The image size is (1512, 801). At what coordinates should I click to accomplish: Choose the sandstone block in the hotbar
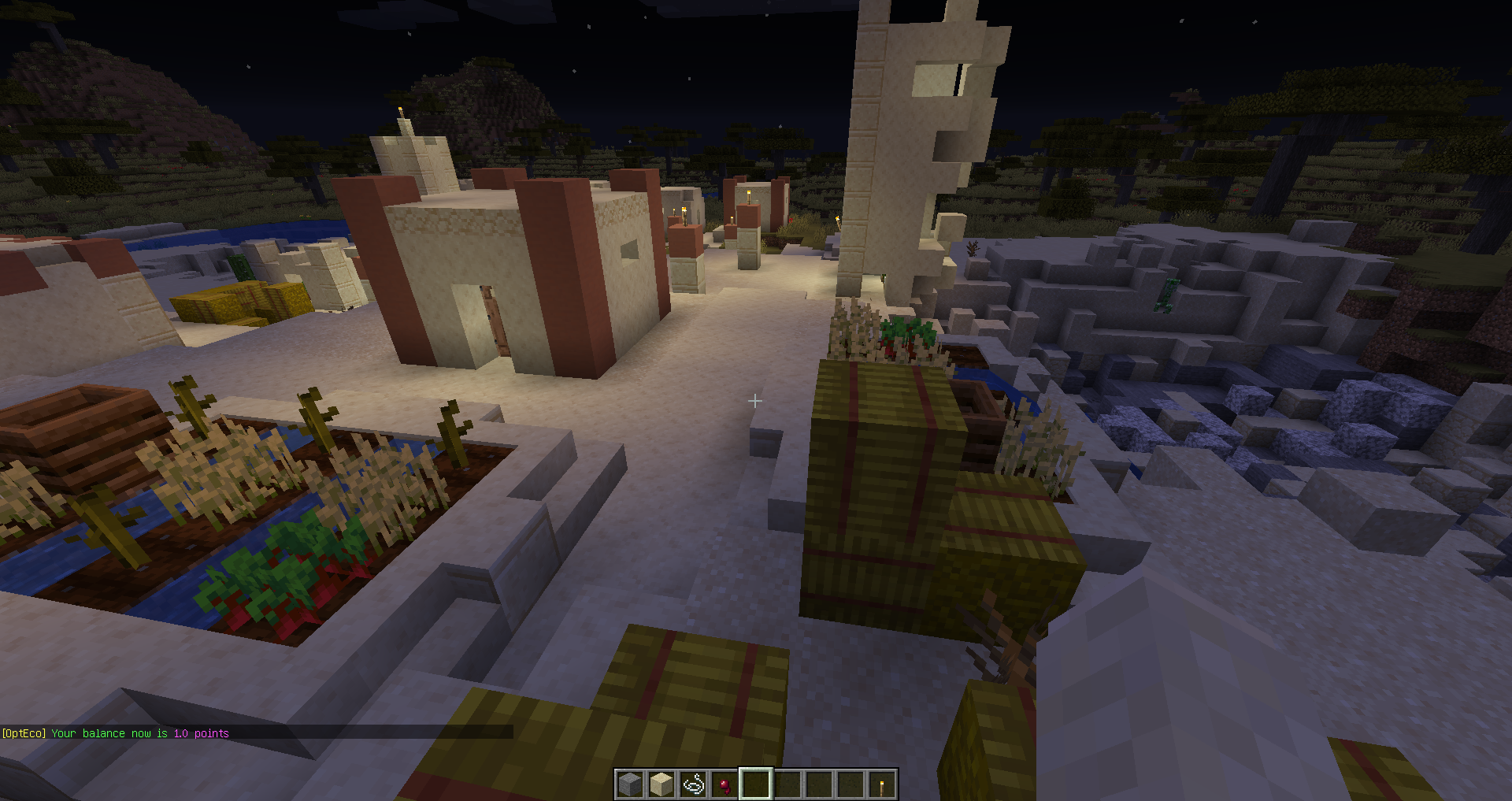661,784
